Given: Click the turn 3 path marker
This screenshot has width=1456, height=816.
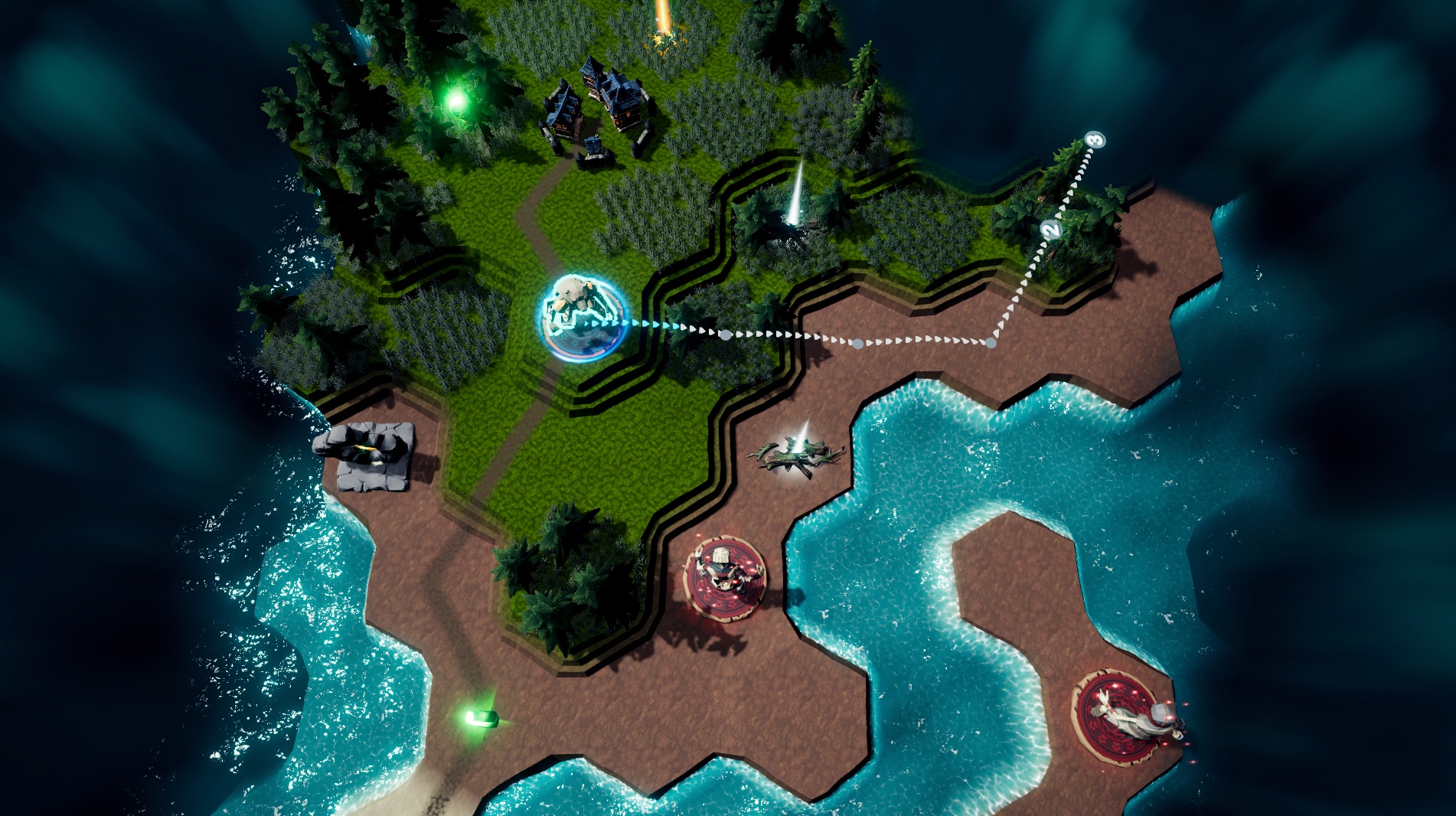Looking at the screenshot, I should 1095,140.
